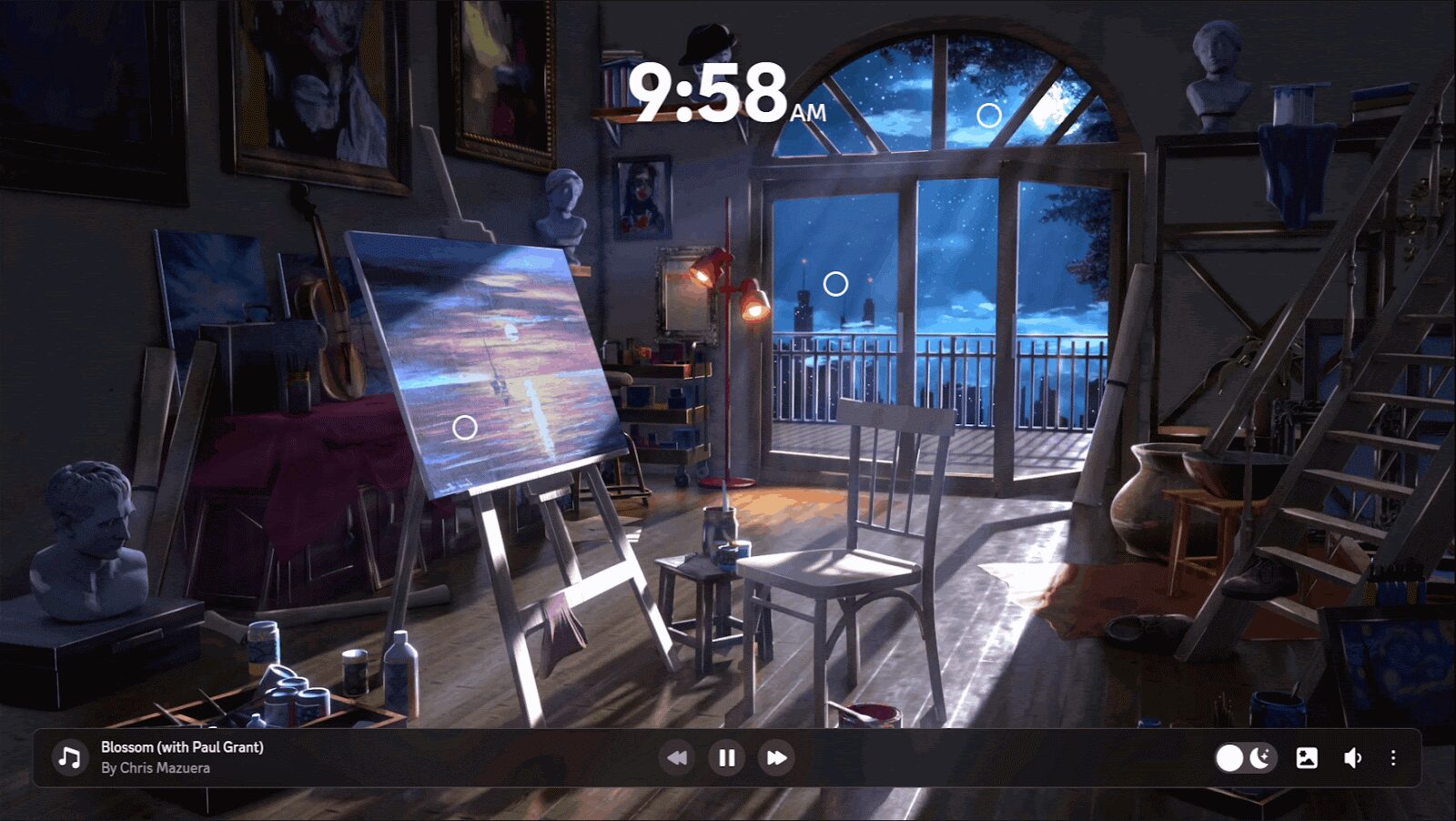This screenshot has width=1456, height=821.
Task: Open the scene picture selector icon
Action: point(1307,758)
